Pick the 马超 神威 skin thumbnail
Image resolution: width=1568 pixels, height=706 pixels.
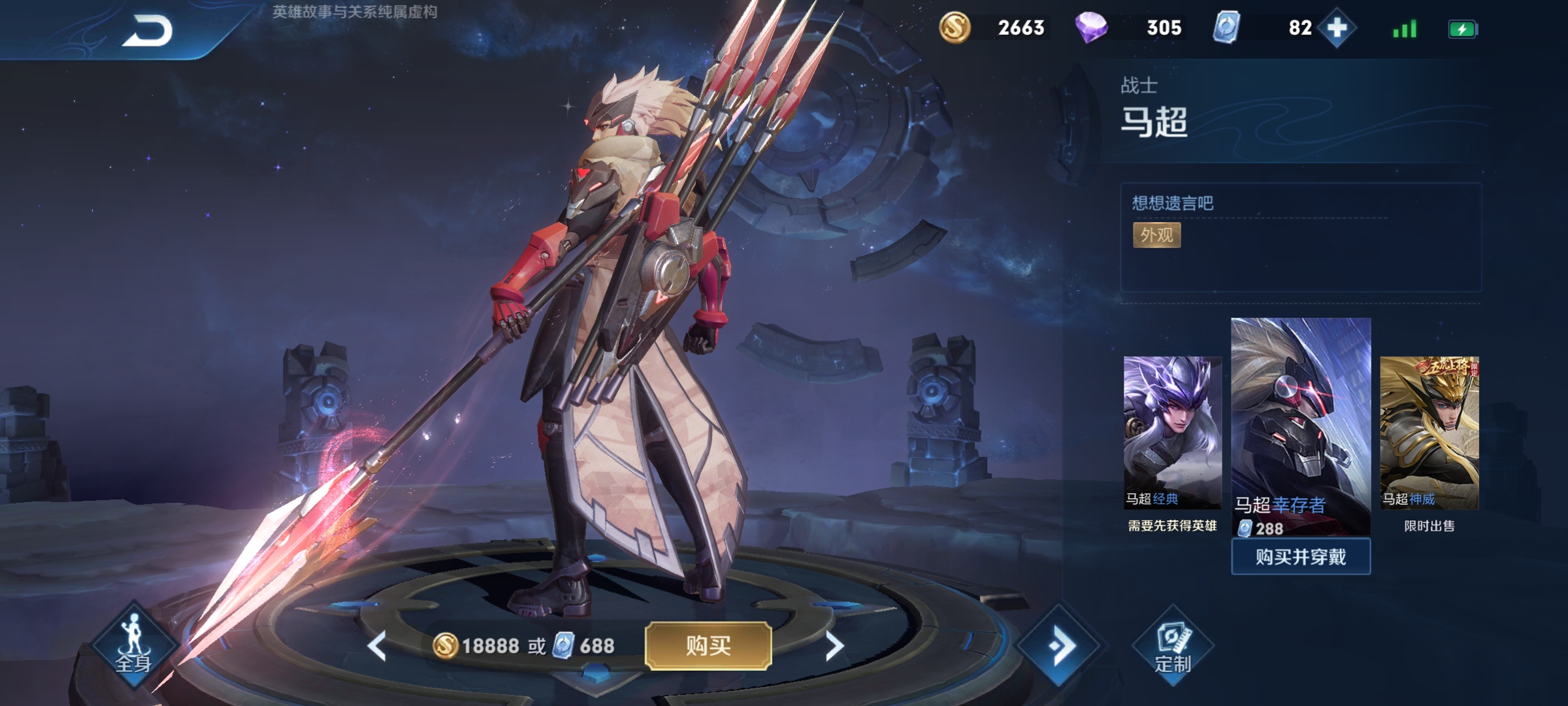click(1429, 432)
